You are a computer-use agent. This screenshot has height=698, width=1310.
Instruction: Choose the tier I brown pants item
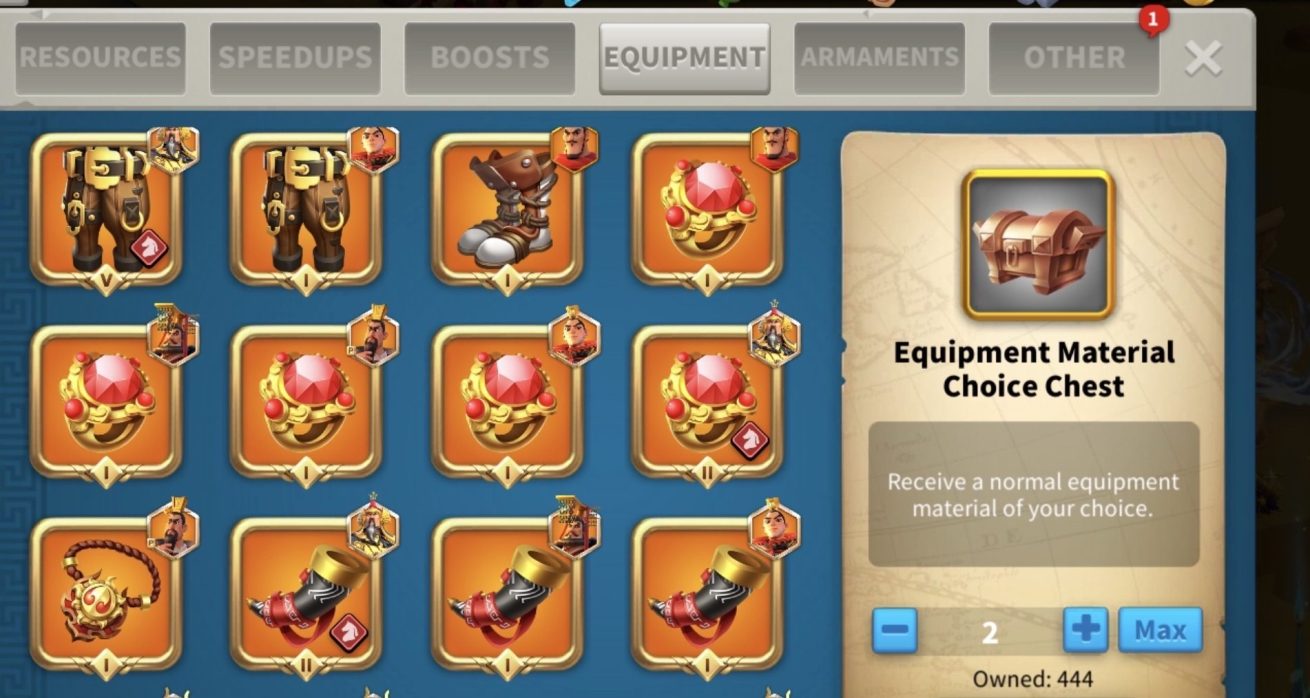(x=306, y=209)
